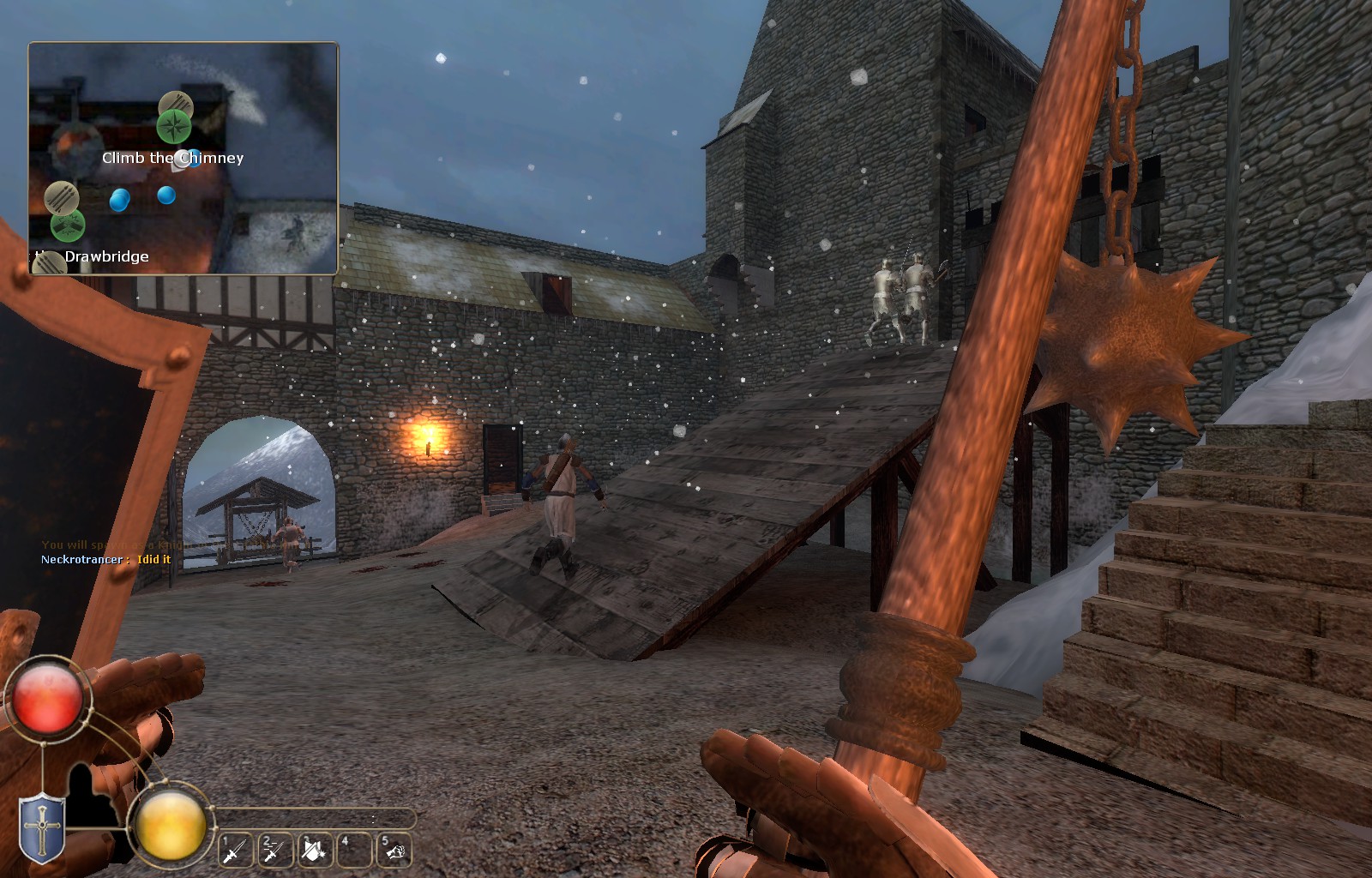The height and width of the screenshot is (878, 1372).
Task: Select the sword in weapon slot 1
Action: coord(234,850)
